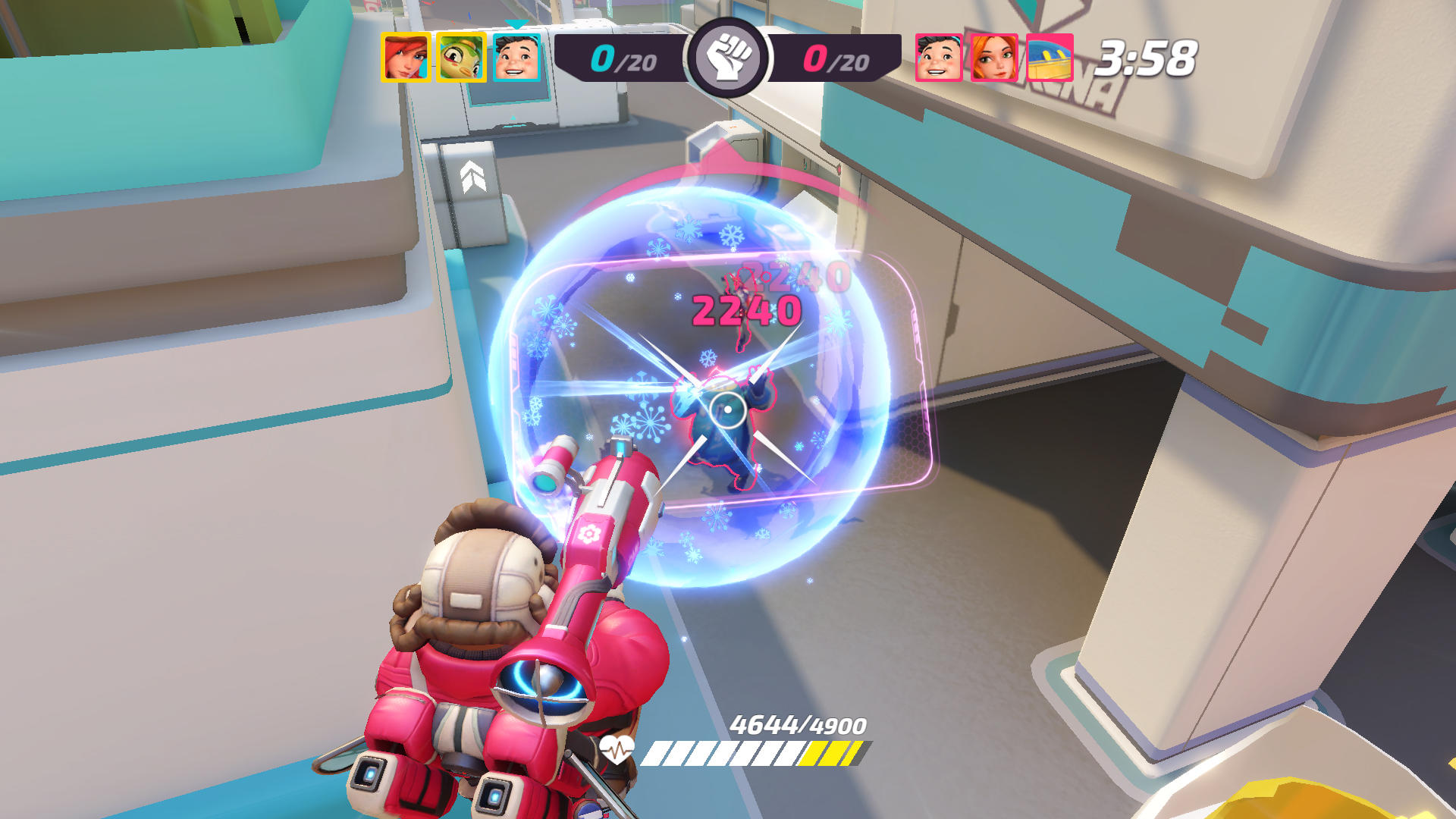Select the boy portrait on the blue team
1456x819 pixels.
pos(516,55)
